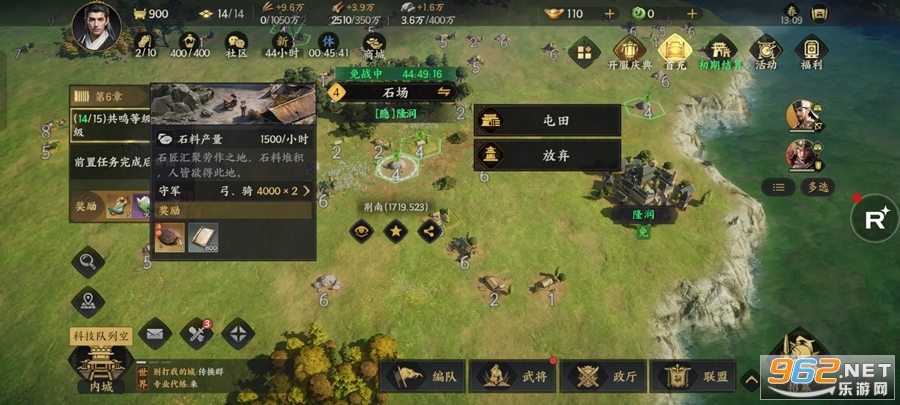This screenshot has height=405, width=900.
Task: Open the 政厅 government hall menu
Action: [605, 377]
